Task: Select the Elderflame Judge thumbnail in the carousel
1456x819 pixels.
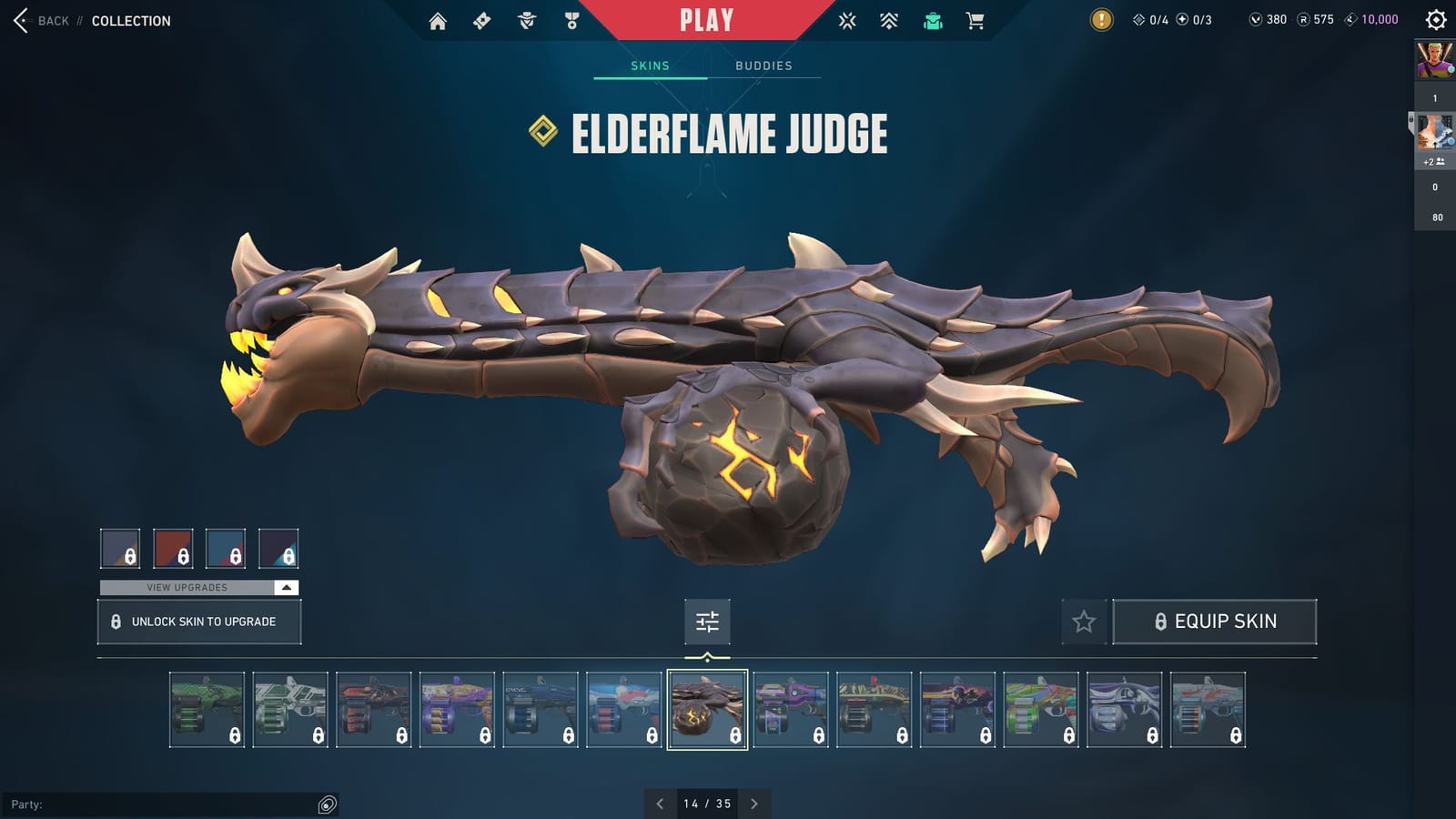Action: [707, 710]
